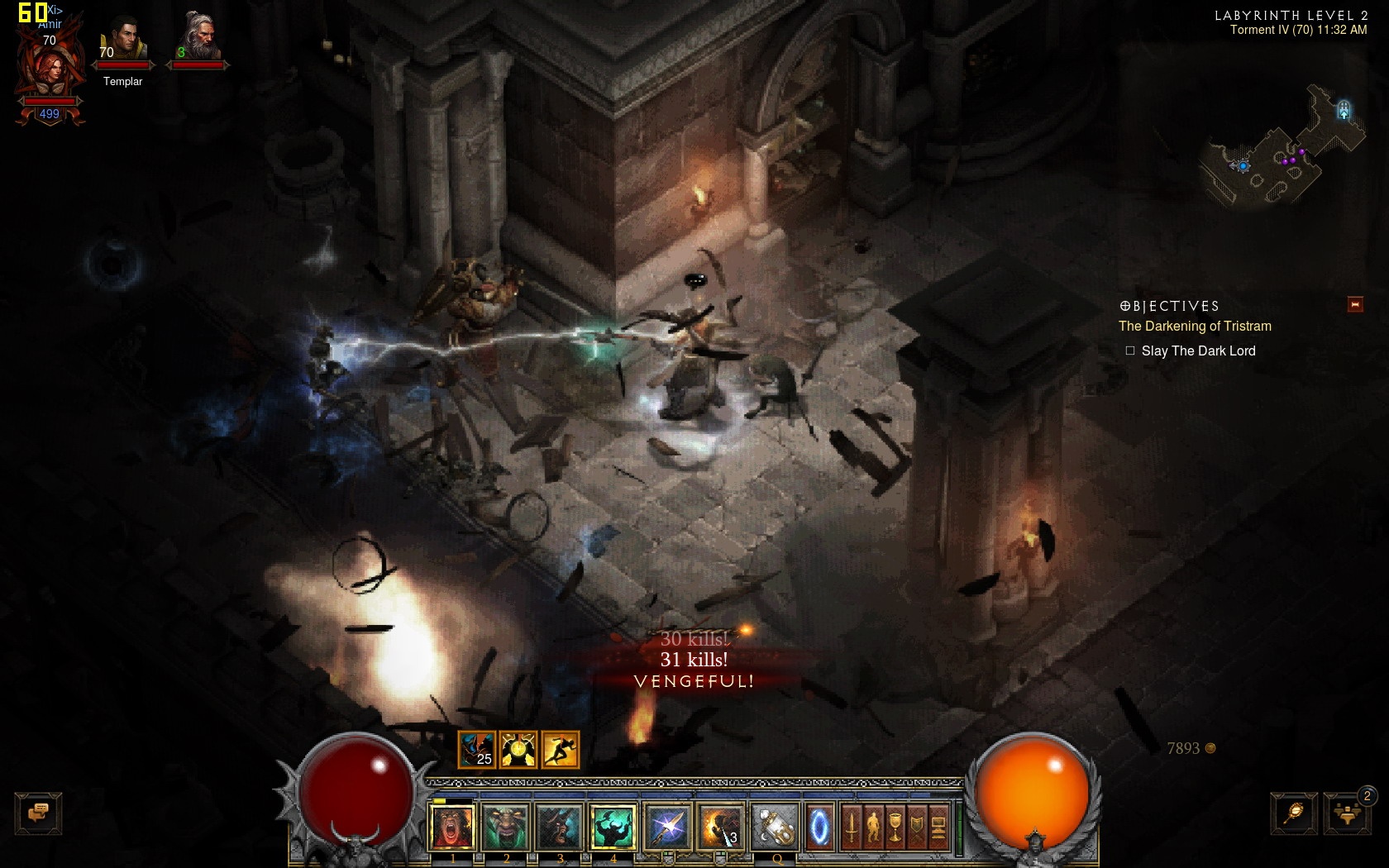Drink the health potion
This screenshot has width=1389, height=868.
coord(775,827)
